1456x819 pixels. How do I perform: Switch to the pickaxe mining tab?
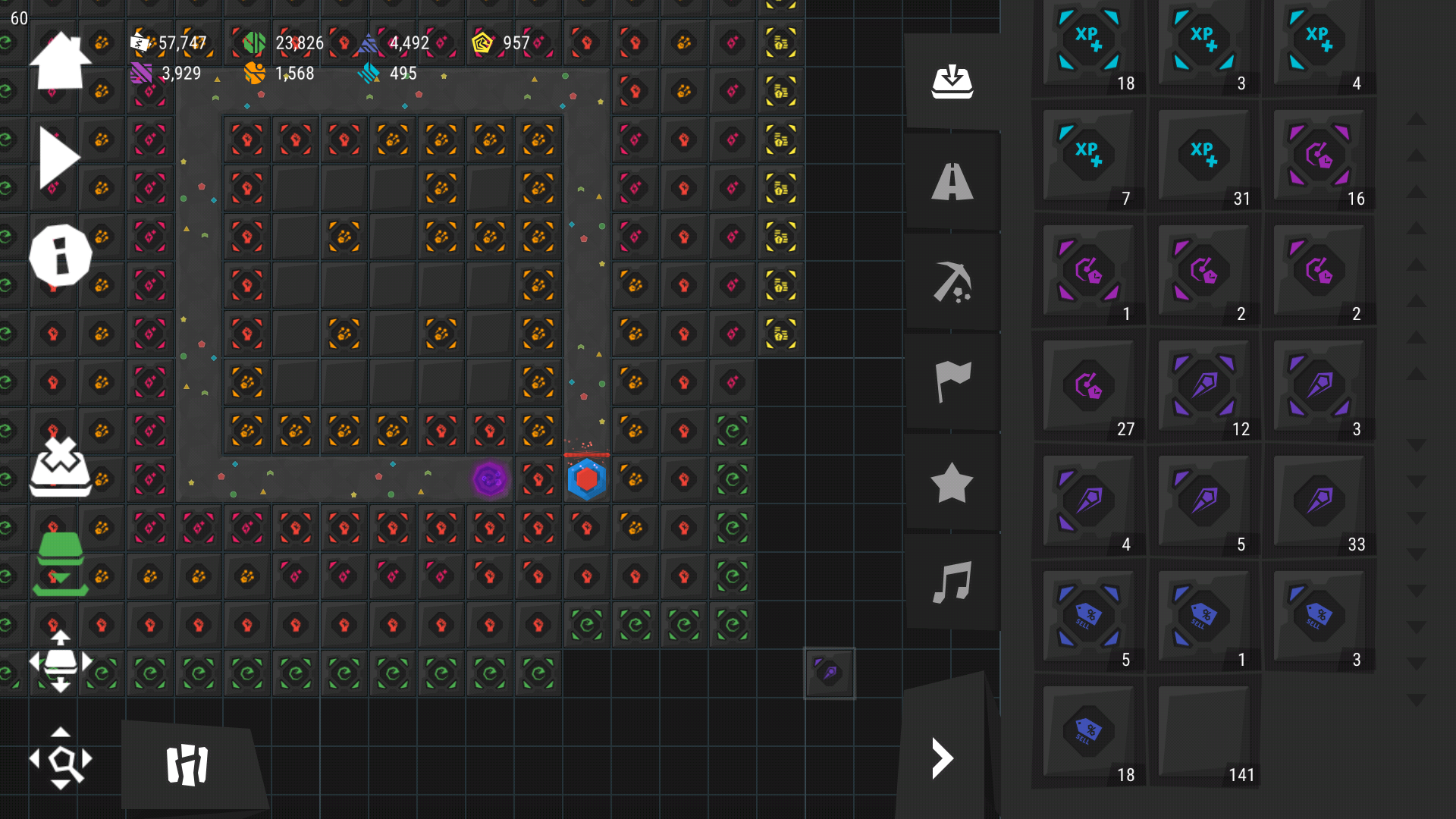[x=952, y=282]
